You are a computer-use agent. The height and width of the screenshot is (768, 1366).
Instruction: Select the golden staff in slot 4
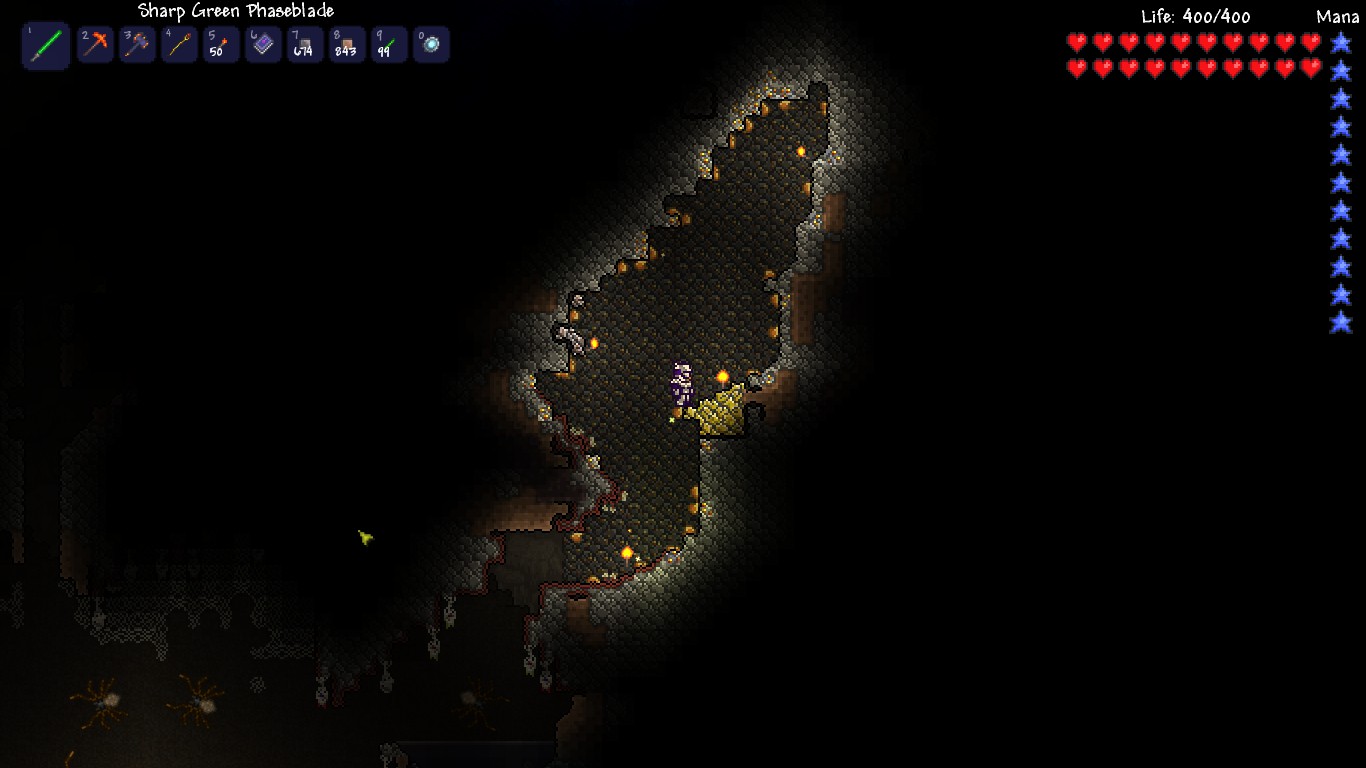tap(179, 44)
